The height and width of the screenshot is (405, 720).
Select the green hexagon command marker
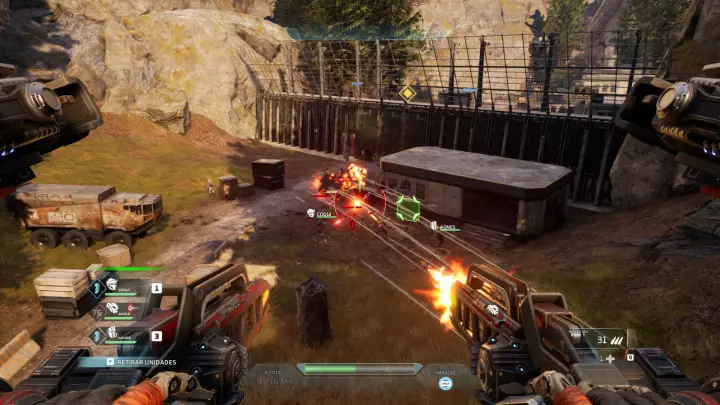[407, 208]
